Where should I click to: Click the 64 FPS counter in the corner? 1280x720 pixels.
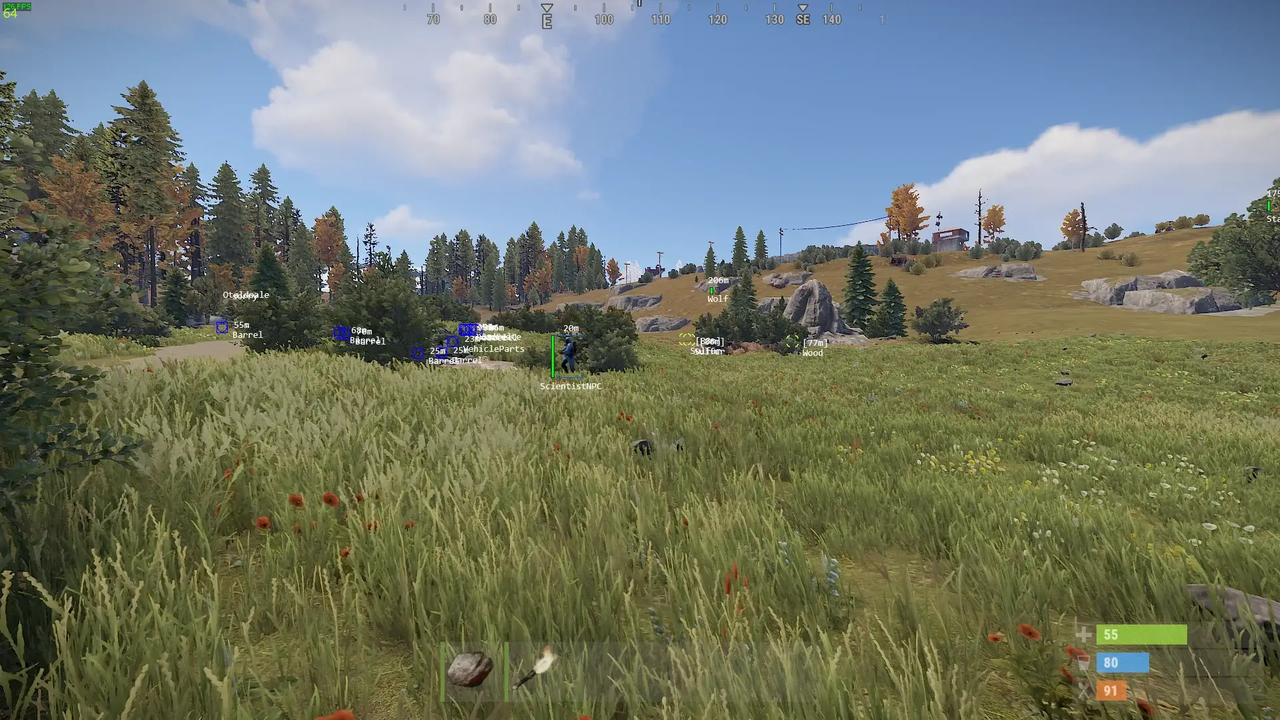click(x=12, y=14)
